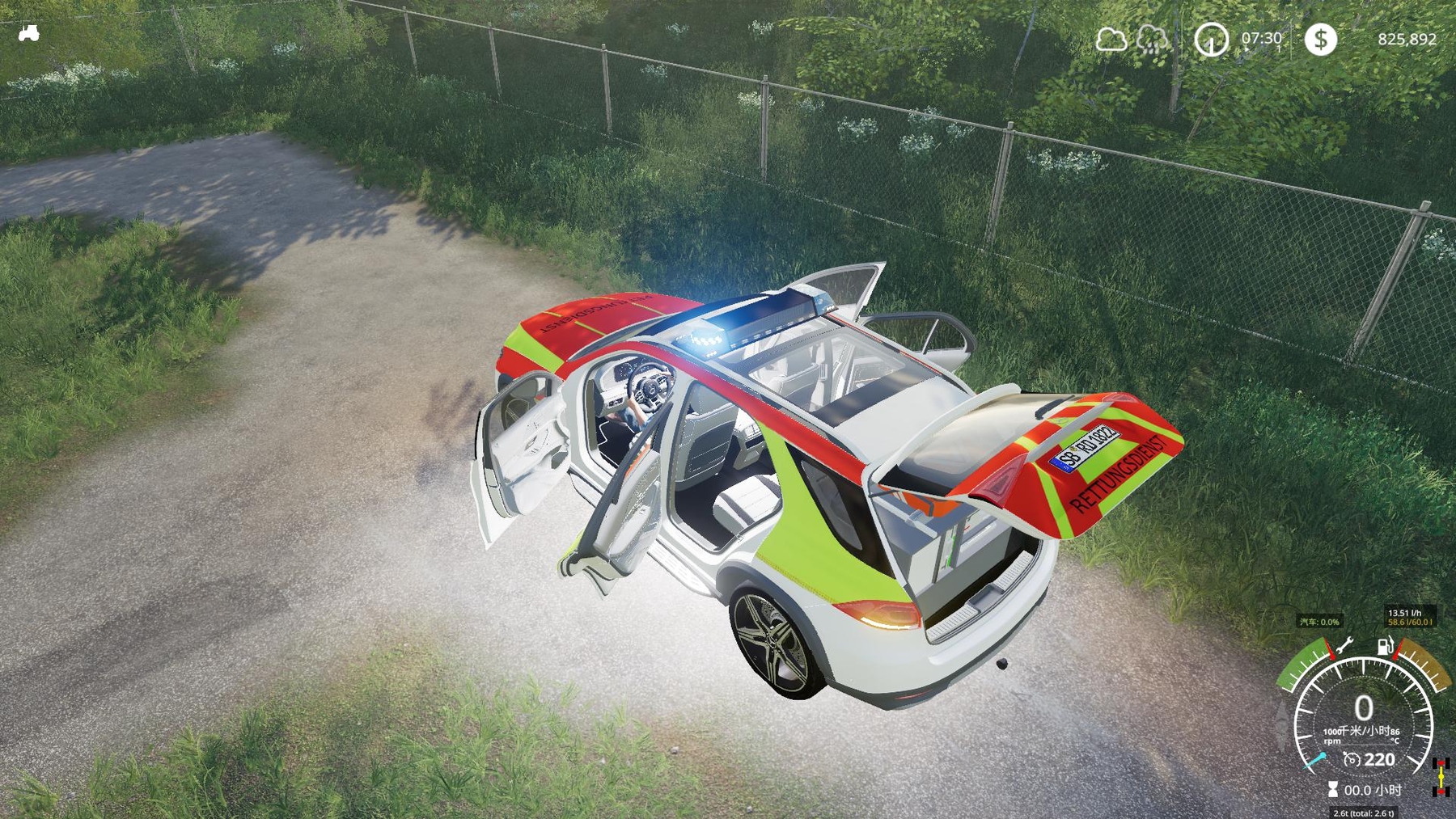The height and width of the screenshot is (819, 1456).
Task: Click the rain cloud forecast icon
Action: click(1152, 39)
